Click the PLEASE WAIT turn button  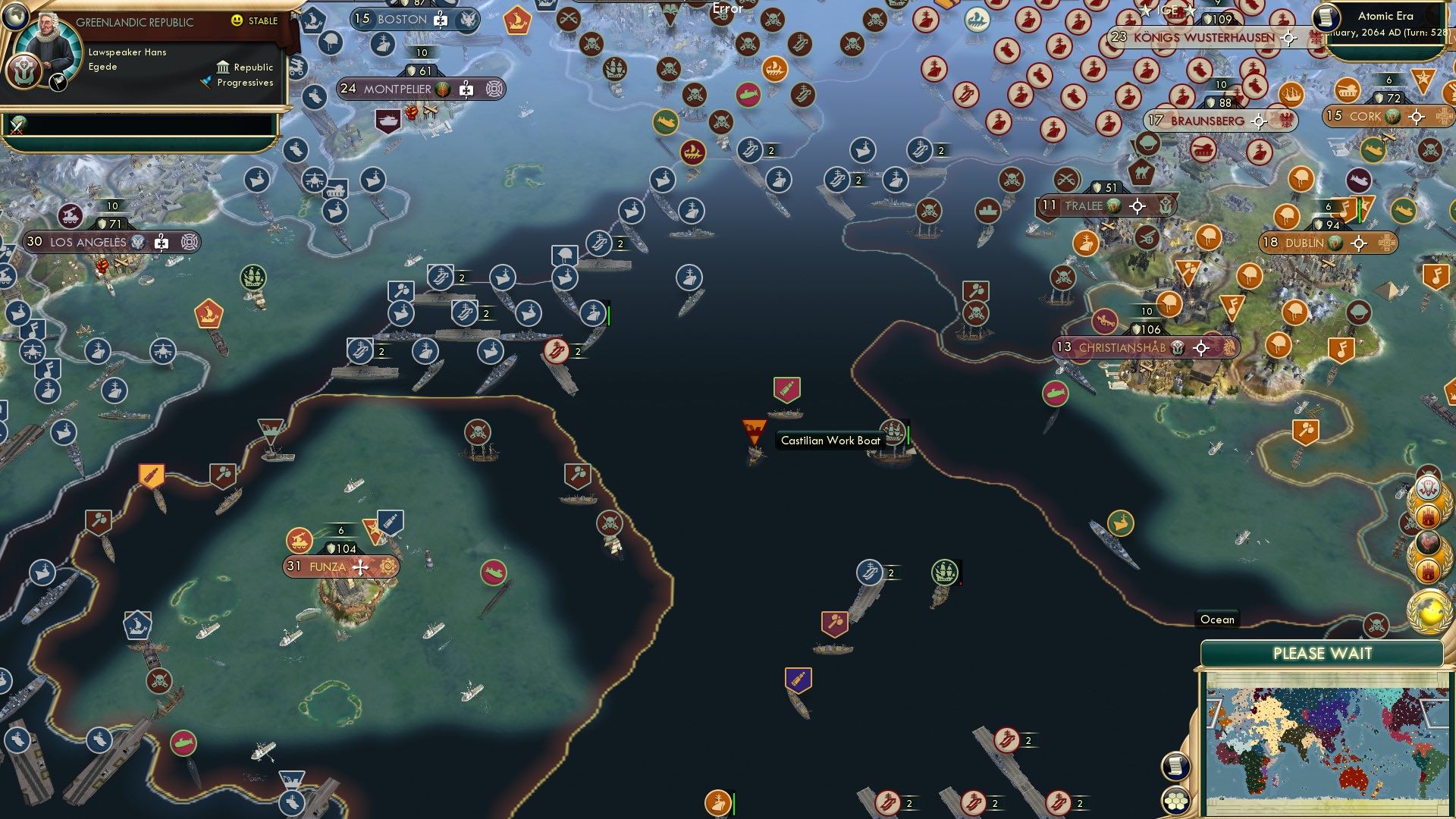pyautogui.click(x=1325, y=652)
